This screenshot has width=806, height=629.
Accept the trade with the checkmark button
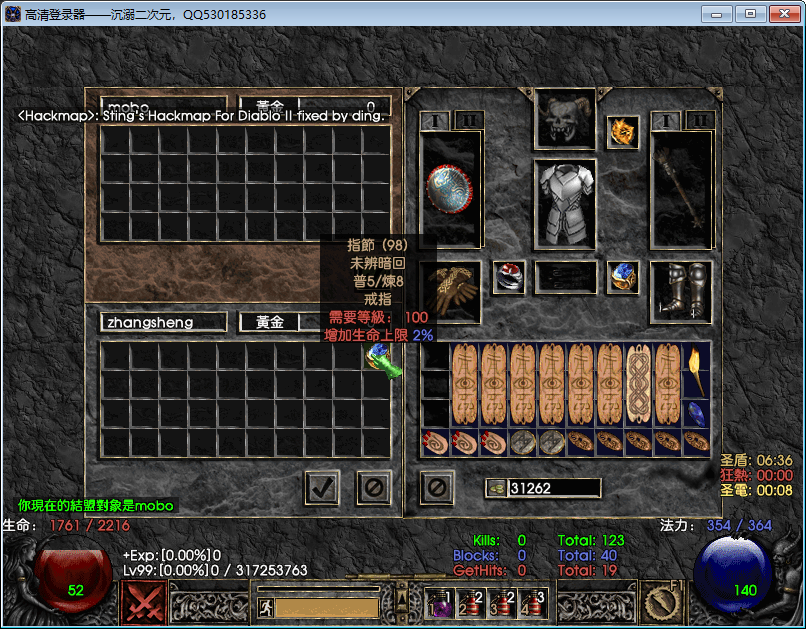(x=322, y=488)
